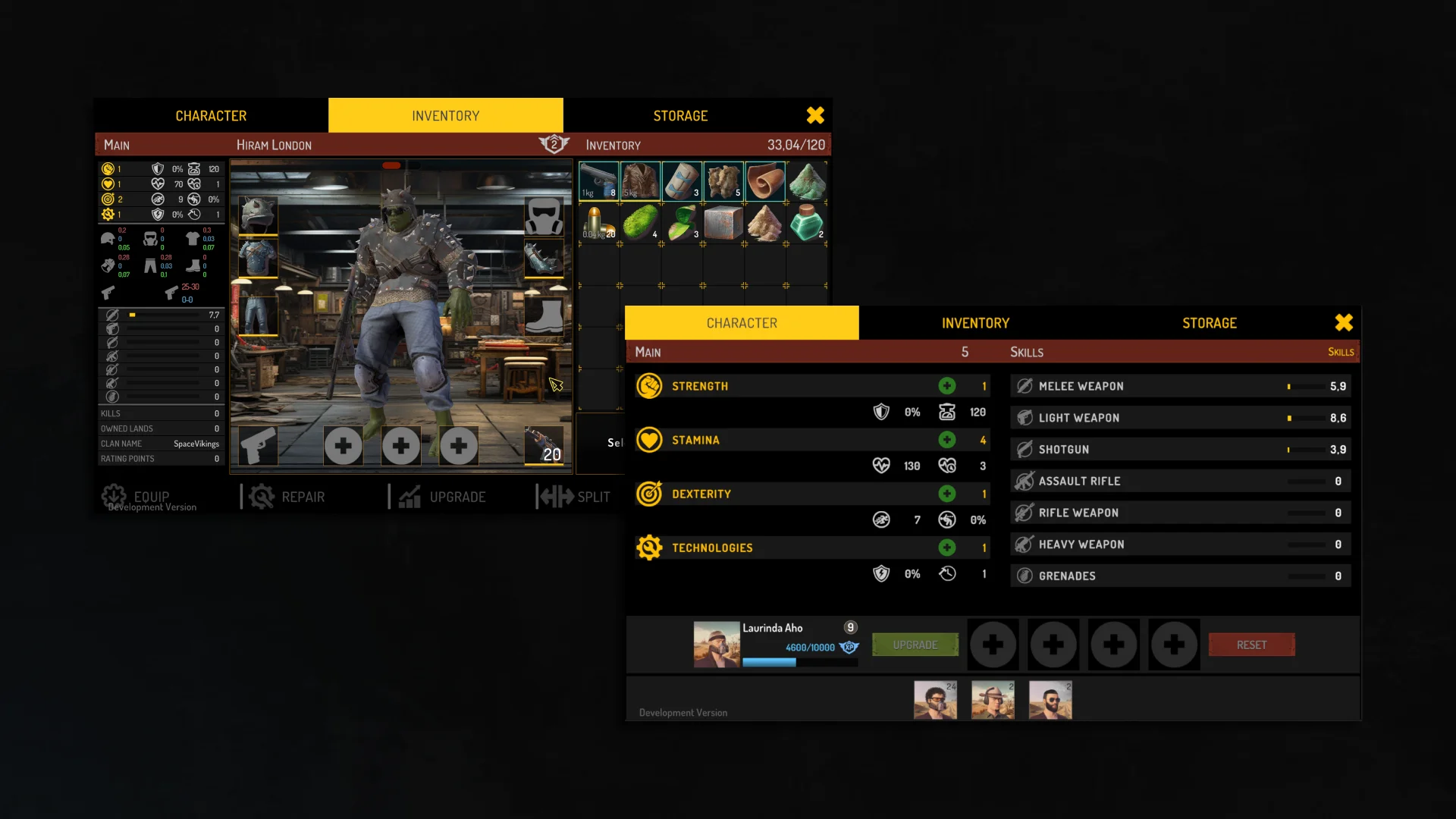Select the Dexterity target icon
The image size is (1456, 819).
(x=650, y=494)
